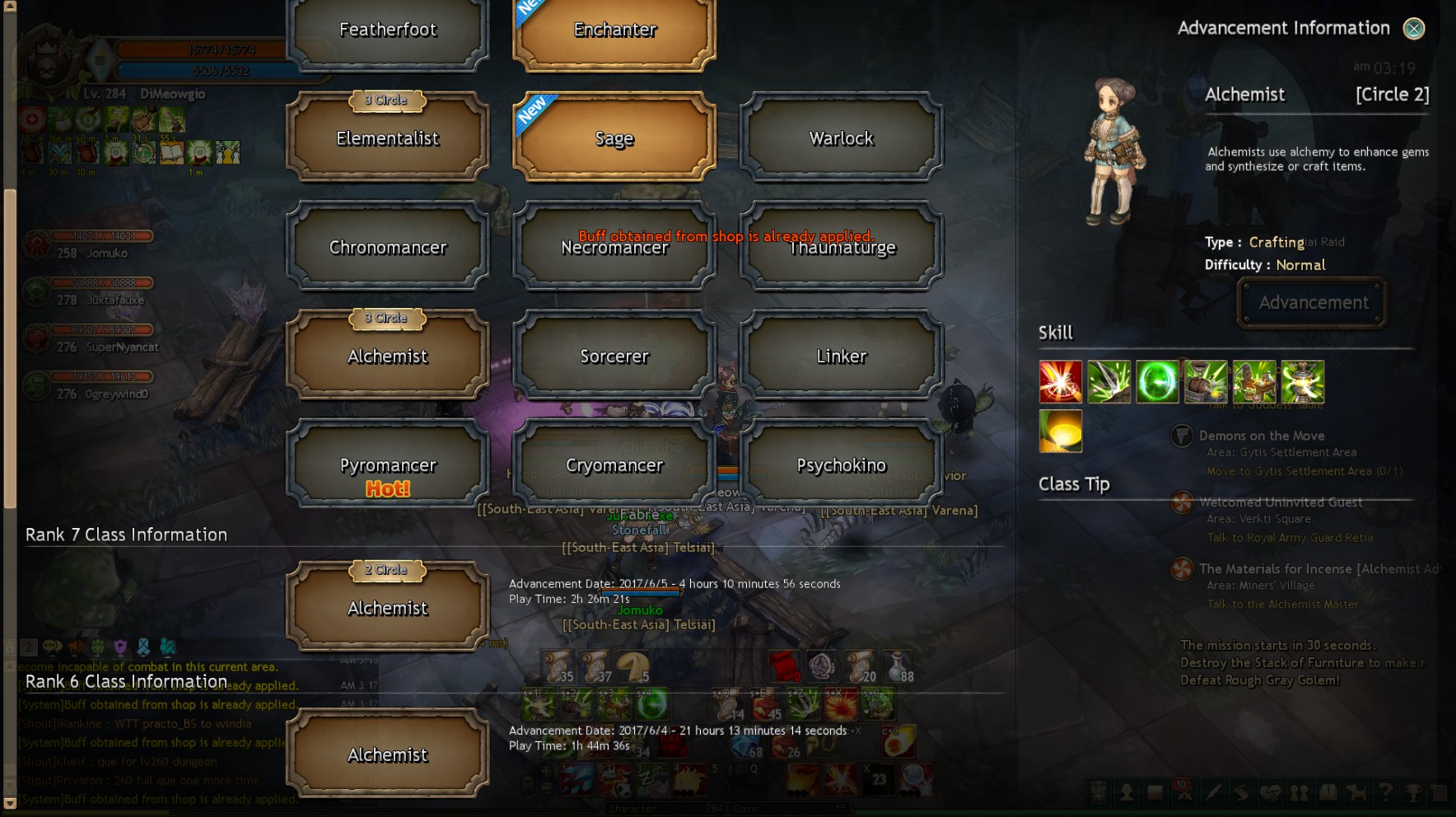This screenshot has width=1456, height=817.
Task: Select the Cryomancer class
Action: coord(614,466)
